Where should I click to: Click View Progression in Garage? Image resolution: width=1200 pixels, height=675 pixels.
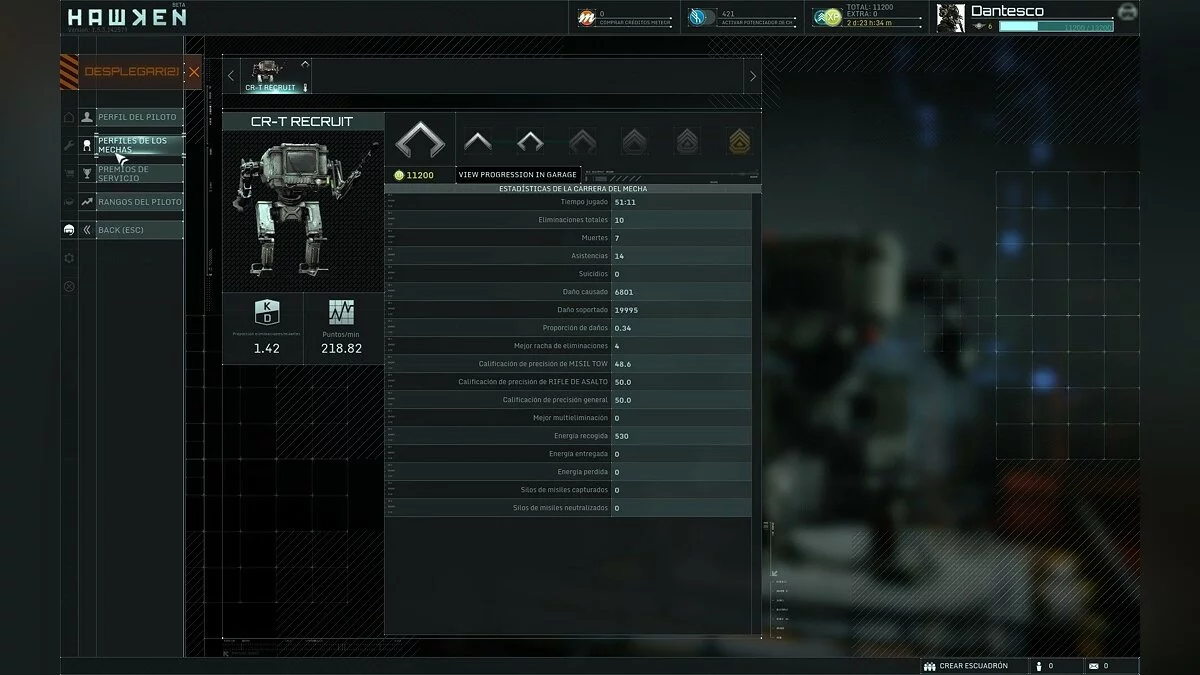pos(518,175)
